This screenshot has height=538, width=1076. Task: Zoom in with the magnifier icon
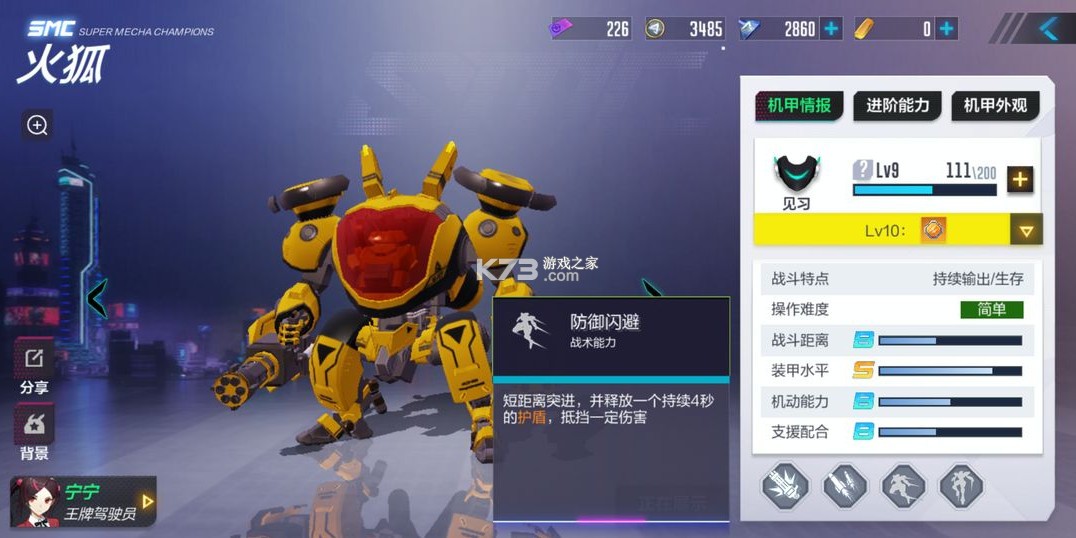point(37,125)
